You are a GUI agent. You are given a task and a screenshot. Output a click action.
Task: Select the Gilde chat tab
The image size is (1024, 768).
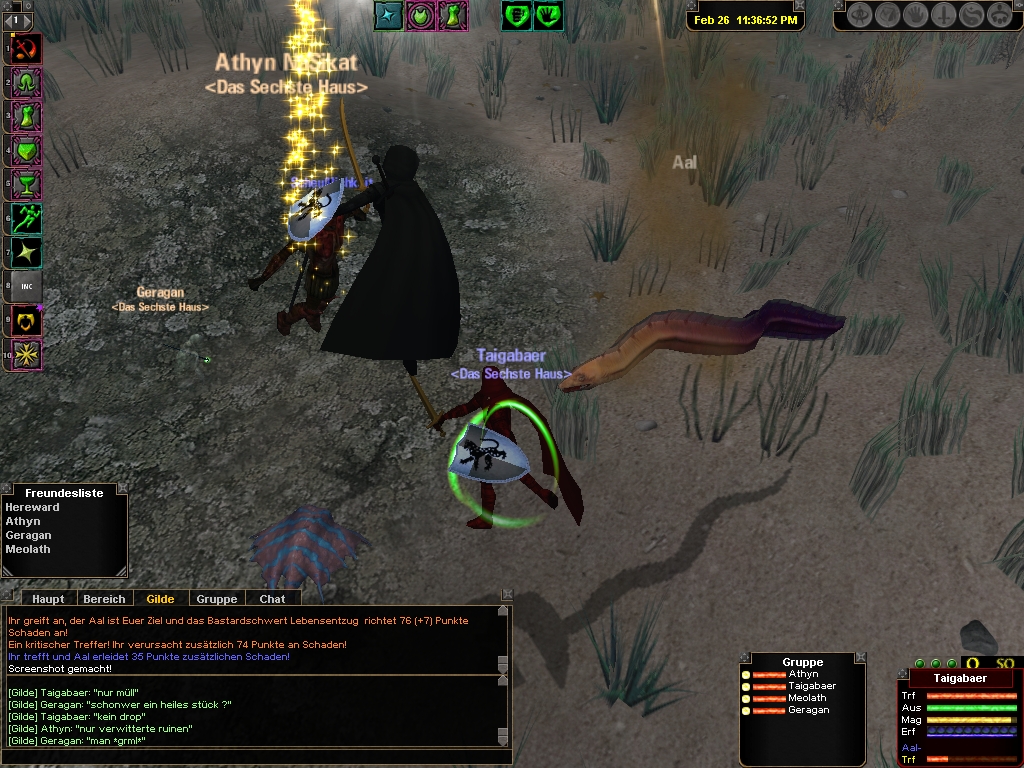coord(160,599)
